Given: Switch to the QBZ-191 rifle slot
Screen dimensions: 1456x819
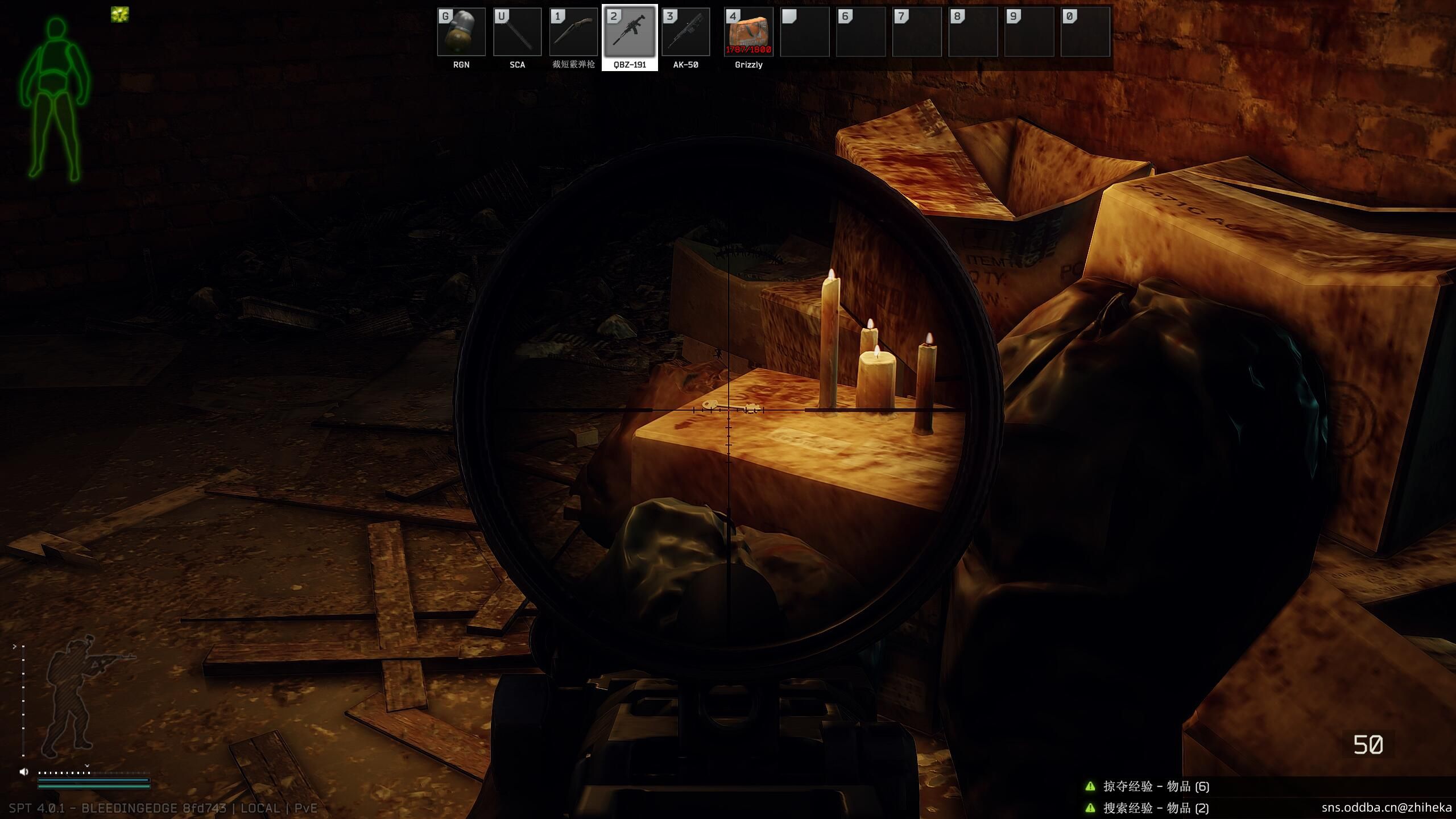Looking at the screenshot, I should [630, 32].
